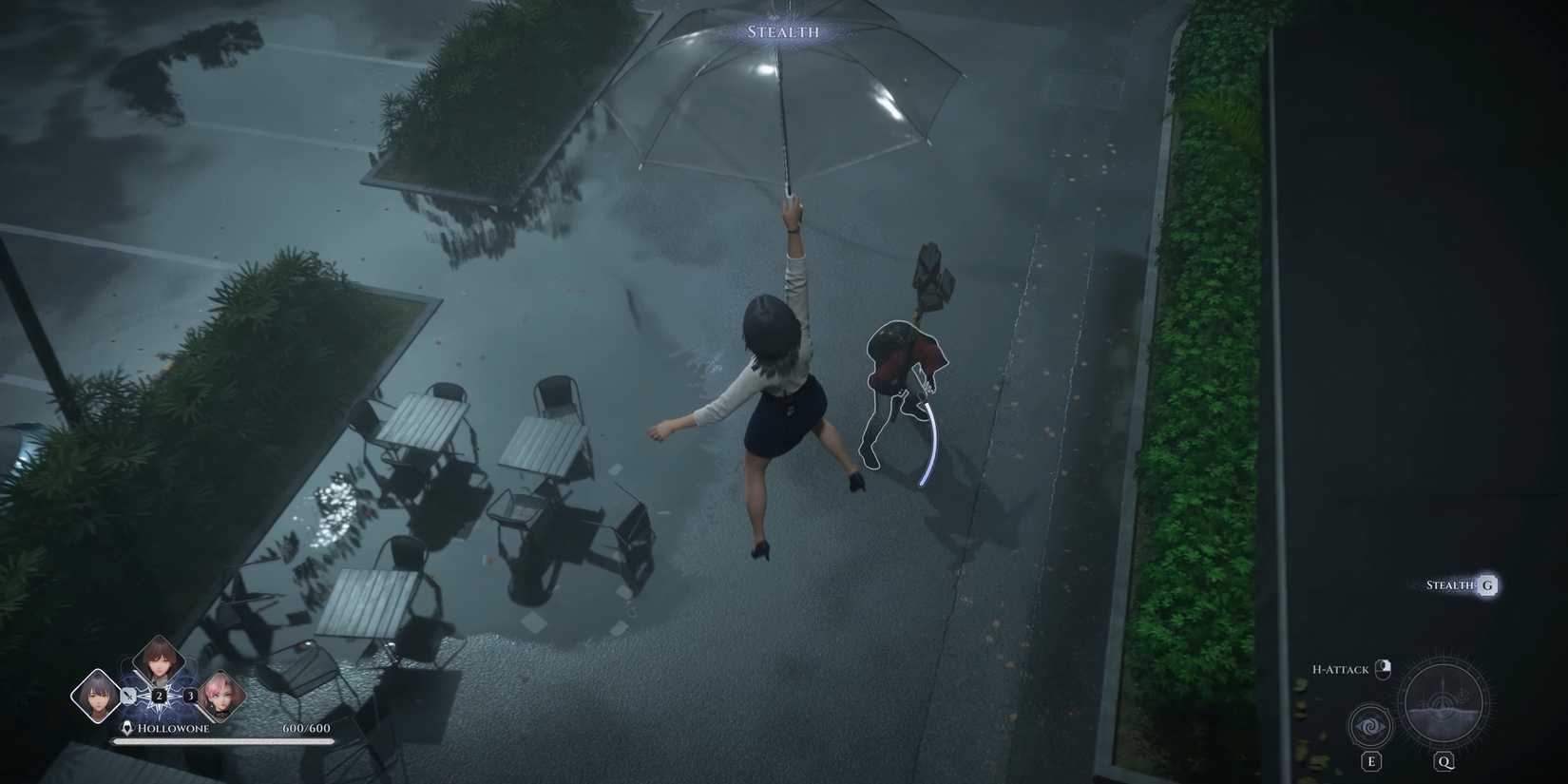
Task: Click the glowing G key prompt for Stealth
Action: [x=1487, y=585]
